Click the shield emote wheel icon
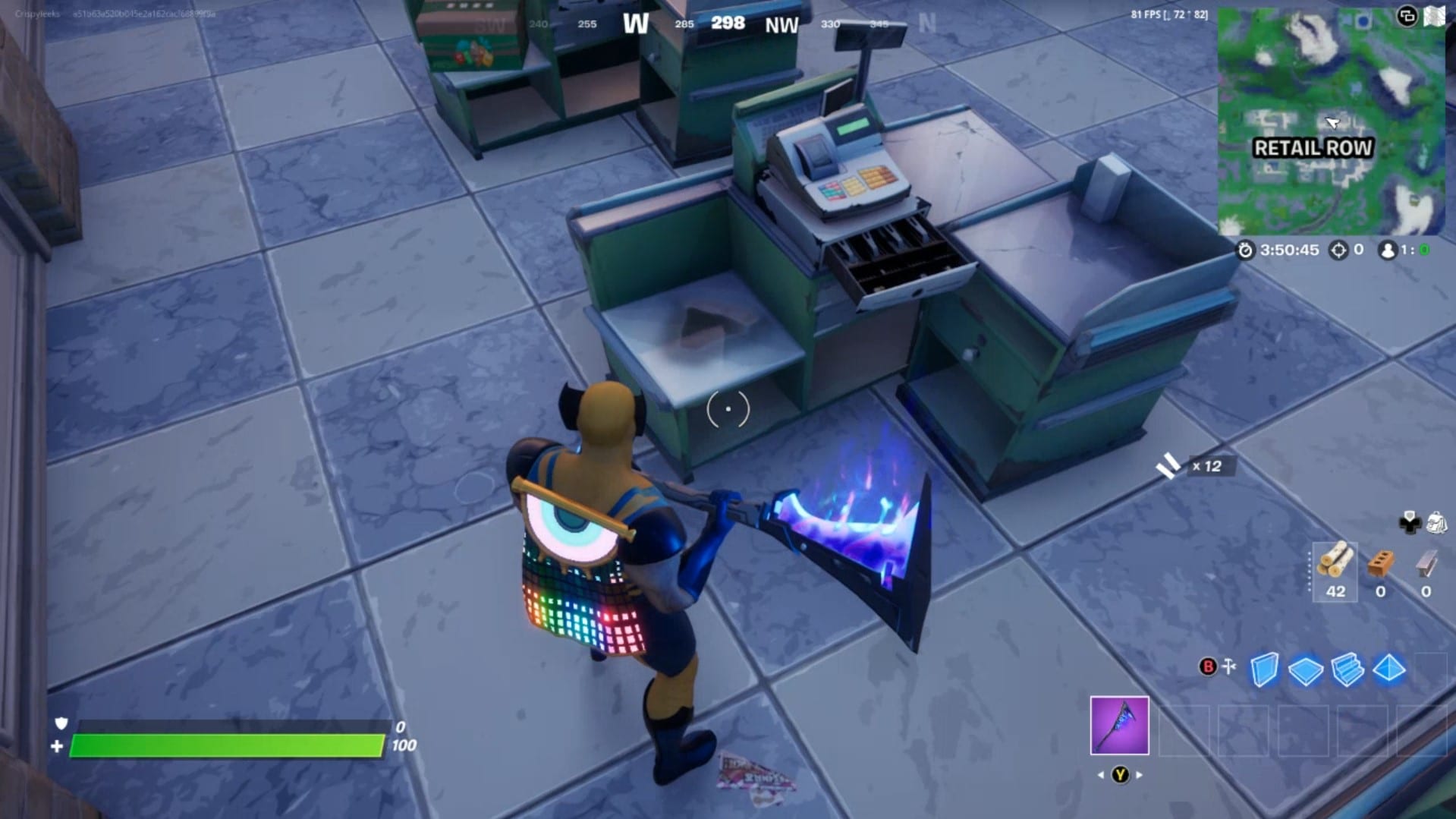Image resolution: width=1456 pixels, height=819 pixels. point(1409,522)
